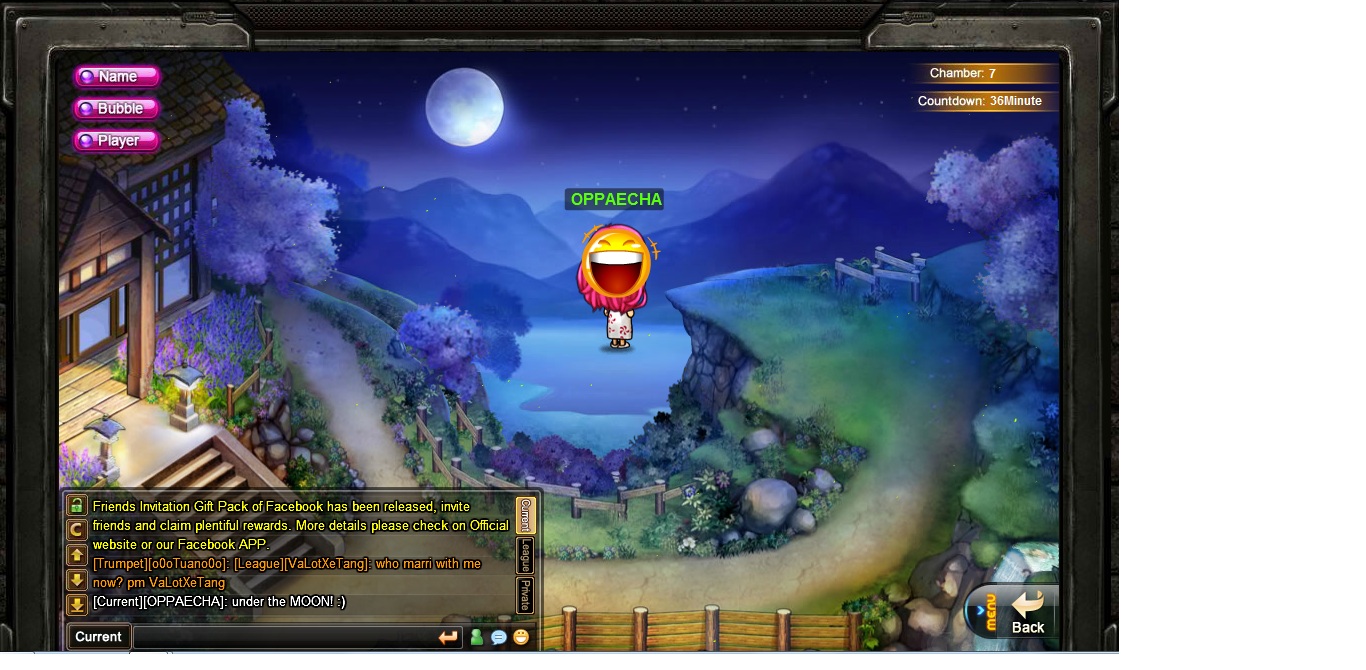The height and width of the screenshot is (670, 1366).
Task: Click the blue speech bubble icon
Action: [499, 637]
